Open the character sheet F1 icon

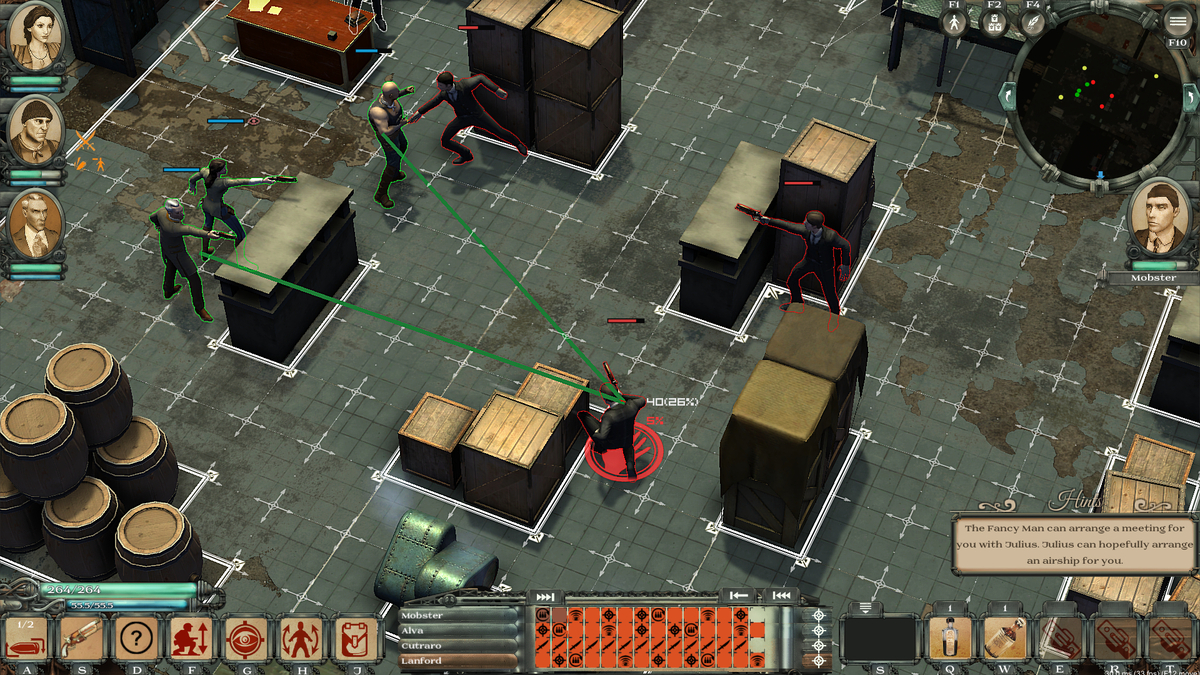pyautogui.click(x=954, y=22)
